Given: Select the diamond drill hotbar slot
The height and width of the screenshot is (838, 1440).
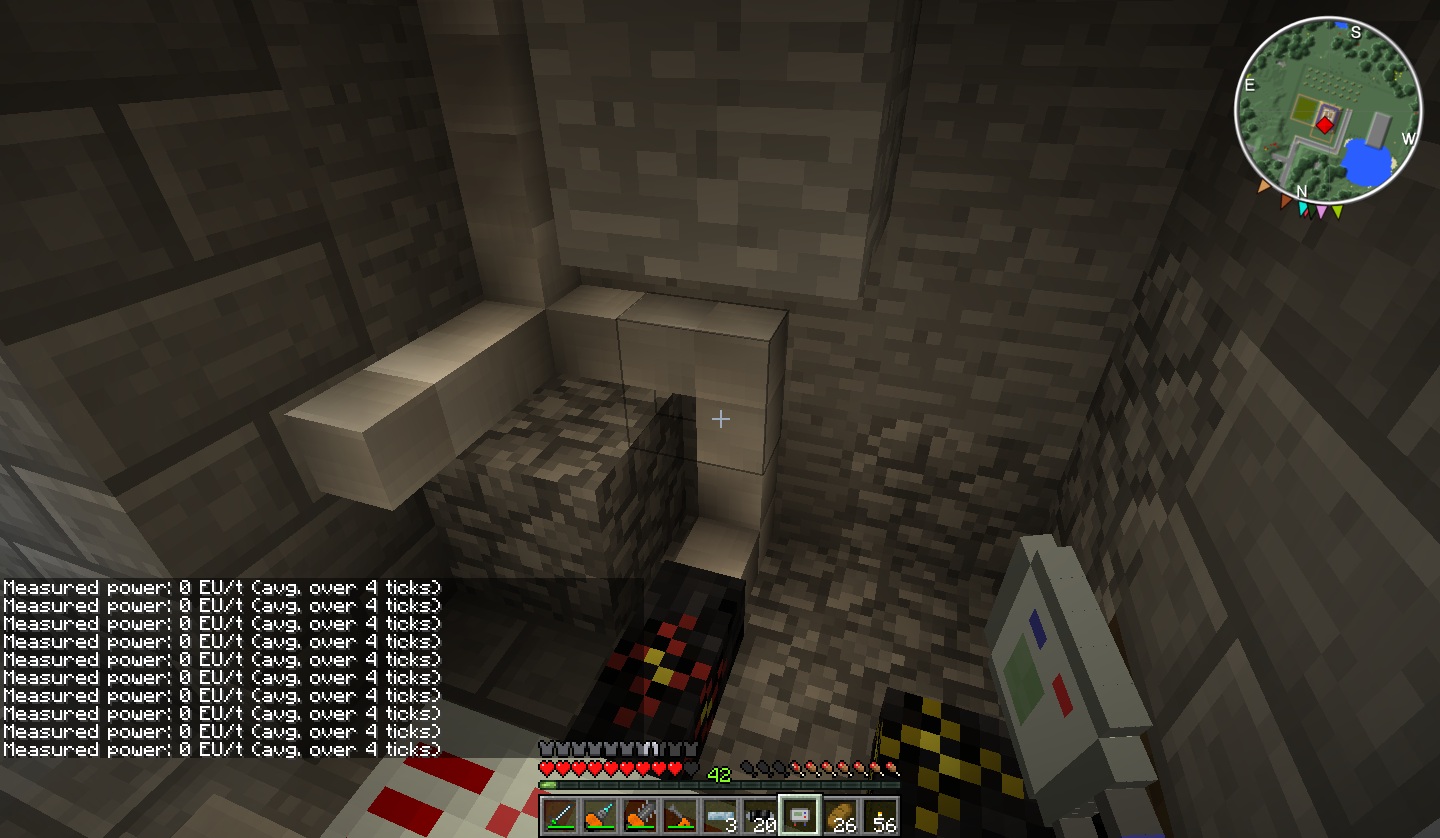Looking at the screenshot, I should pyautogui.click(x=600, y=816).
